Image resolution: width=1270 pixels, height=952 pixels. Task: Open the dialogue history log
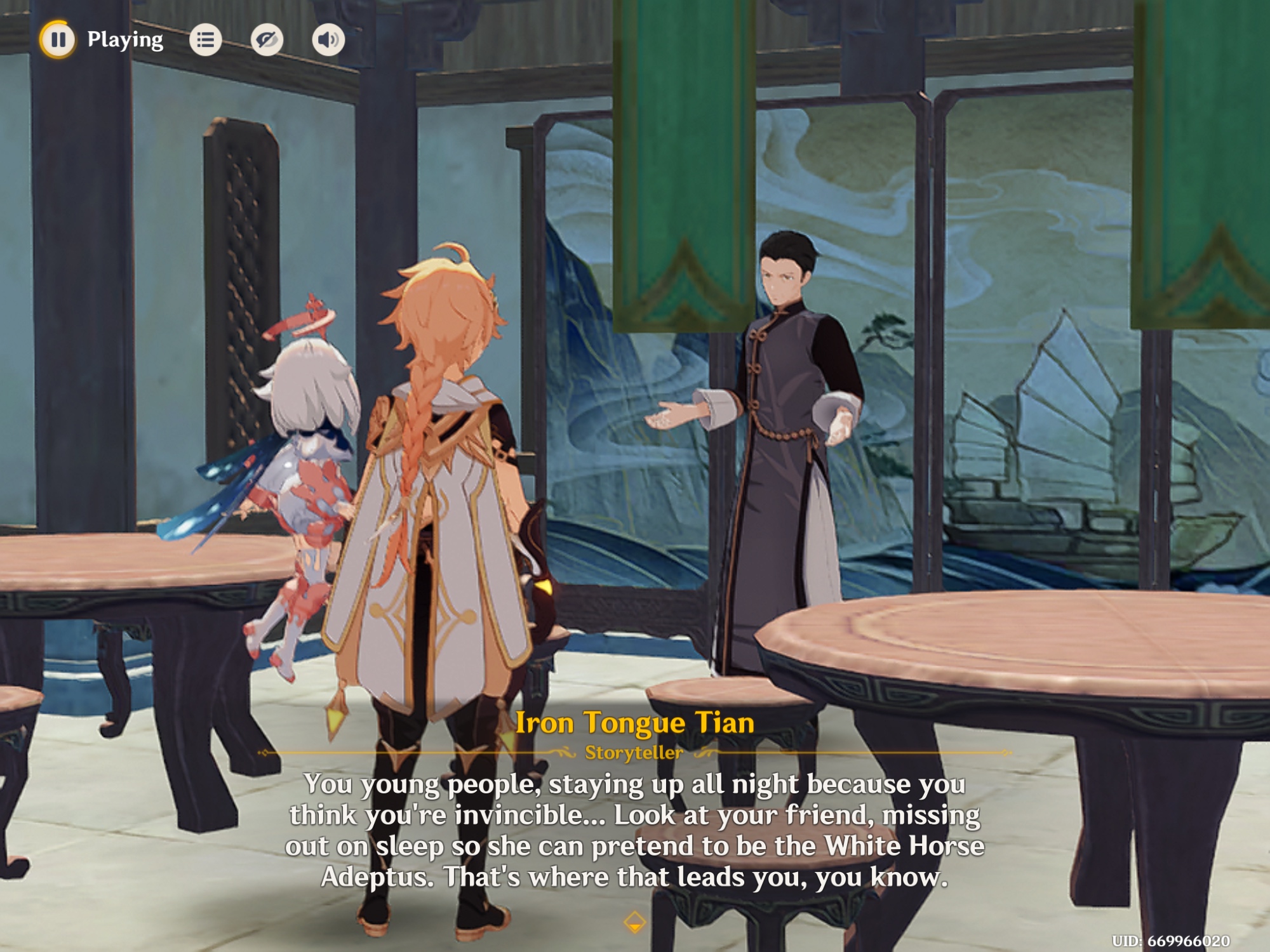[x=205, y=40]
